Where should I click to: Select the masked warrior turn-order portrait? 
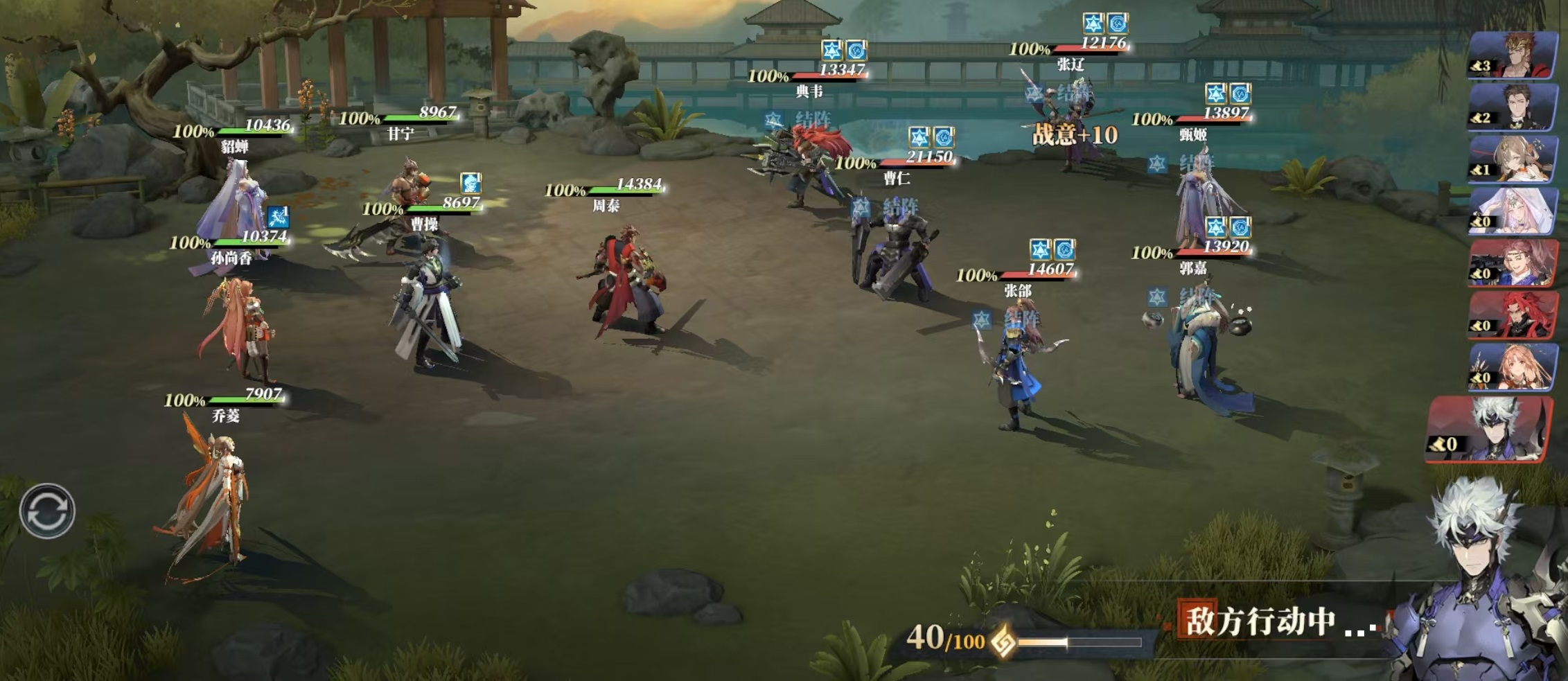[x=1514, y=55]
